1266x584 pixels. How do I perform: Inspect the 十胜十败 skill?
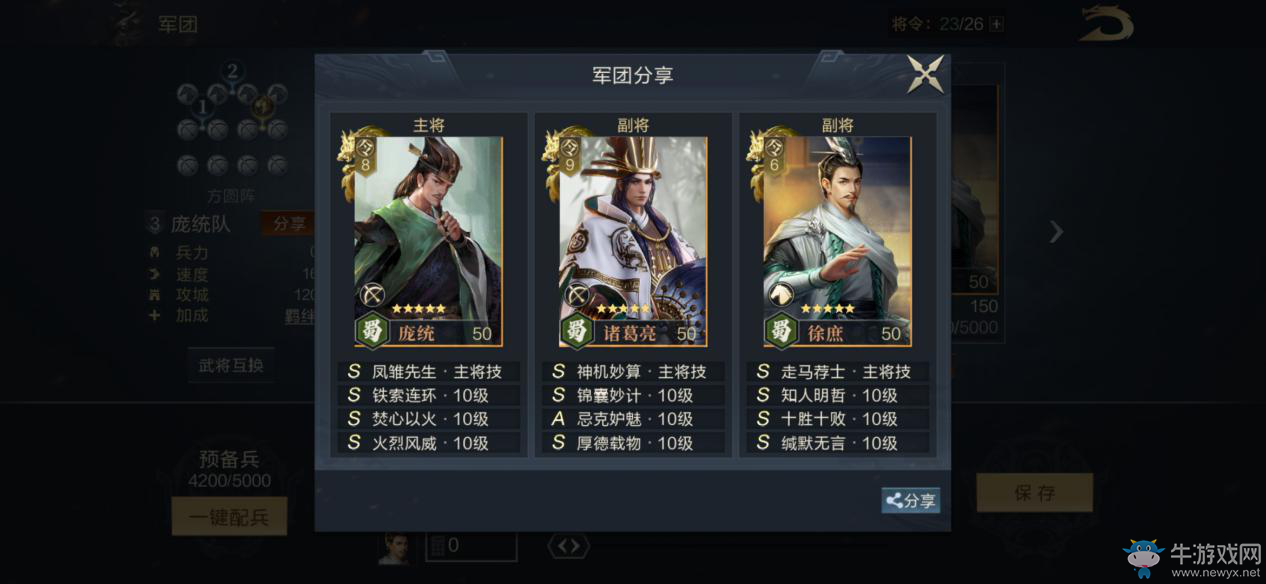[x=838, y=419]
